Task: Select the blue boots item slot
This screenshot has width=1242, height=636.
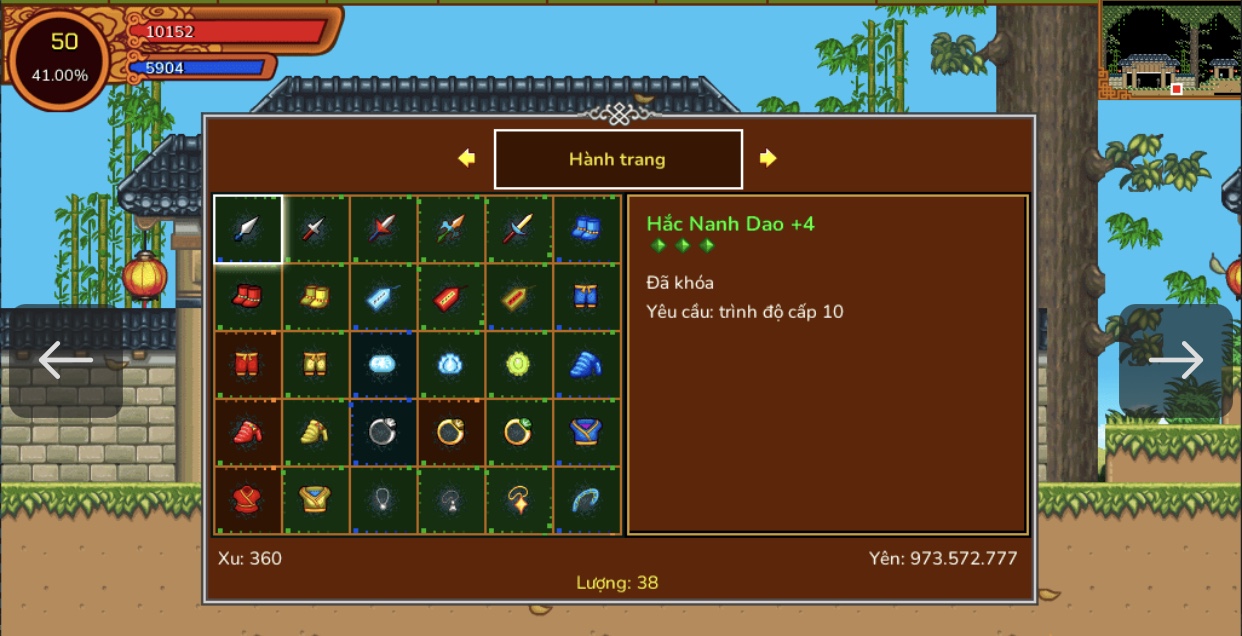Action: coord(585,229)
